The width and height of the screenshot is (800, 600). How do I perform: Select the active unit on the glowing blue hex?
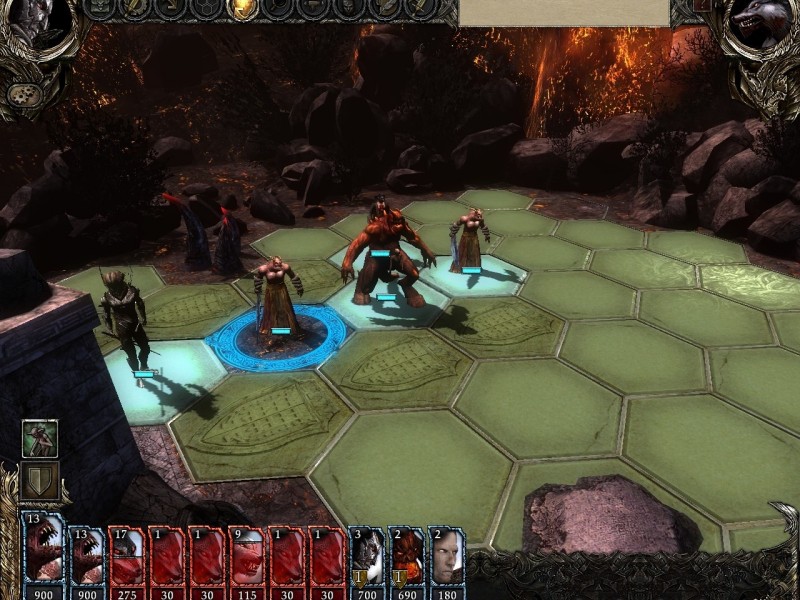278,300
